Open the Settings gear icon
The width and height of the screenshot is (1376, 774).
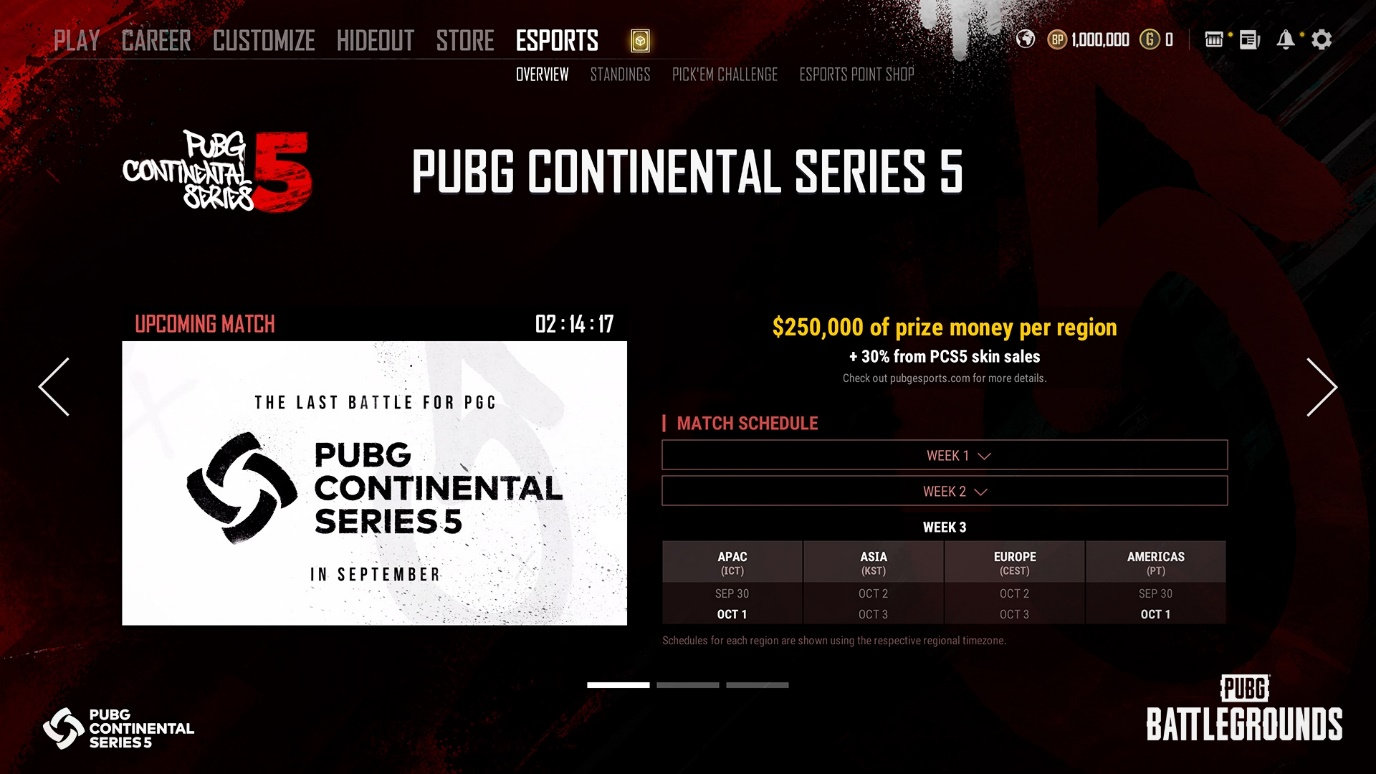[1321, 38]
